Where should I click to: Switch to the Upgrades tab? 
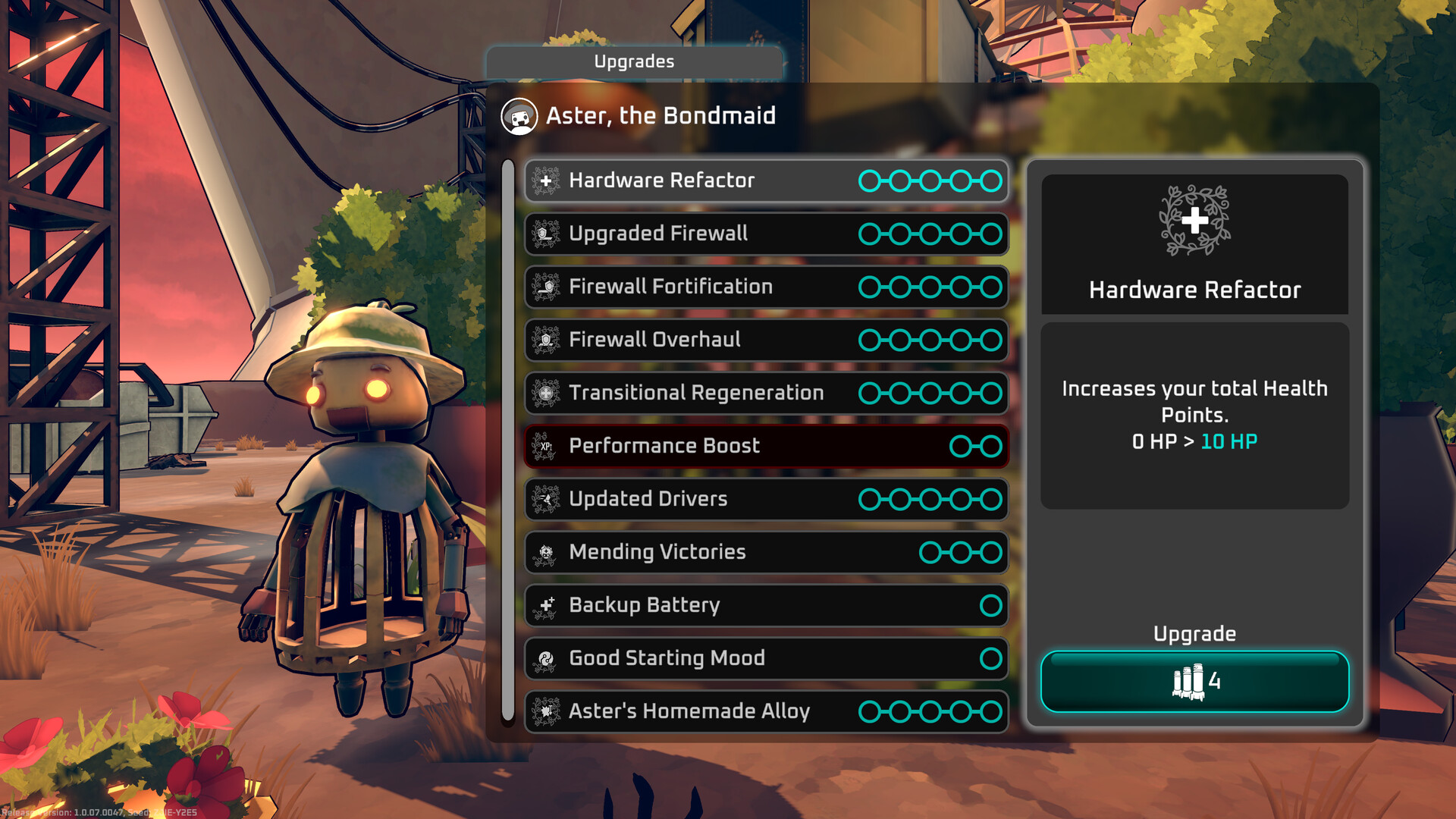pos(634,61)
